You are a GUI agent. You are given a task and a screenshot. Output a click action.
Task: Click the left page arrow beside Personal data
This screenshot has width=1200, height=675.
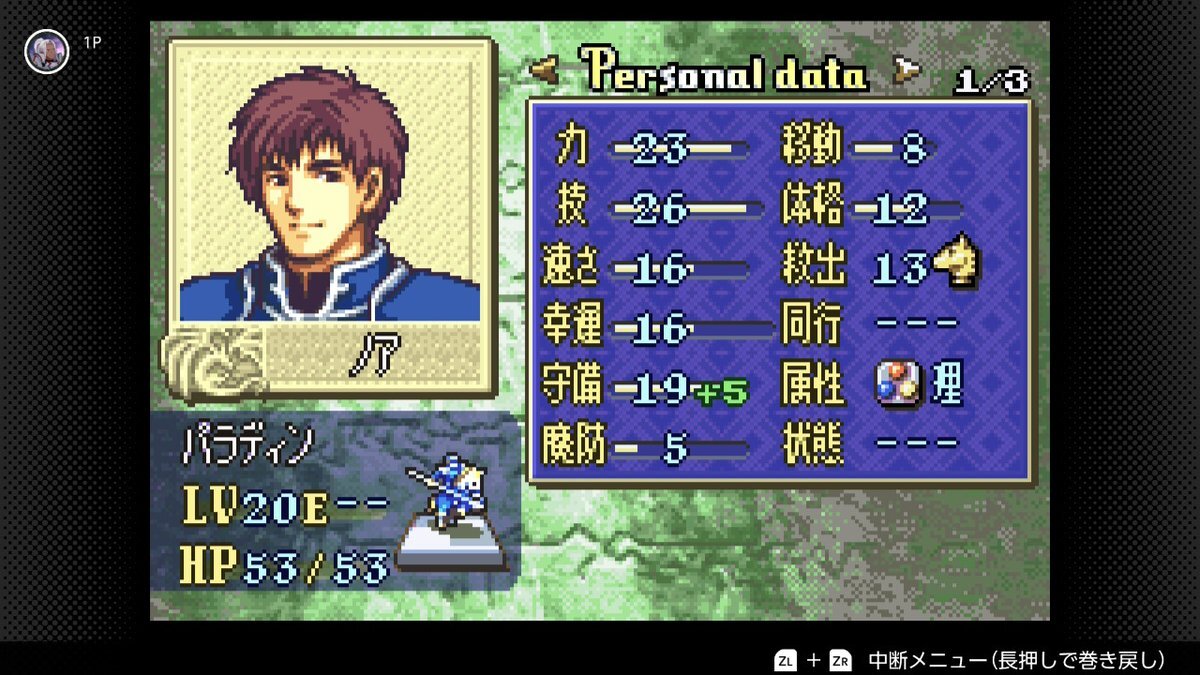tap(544, 71)
